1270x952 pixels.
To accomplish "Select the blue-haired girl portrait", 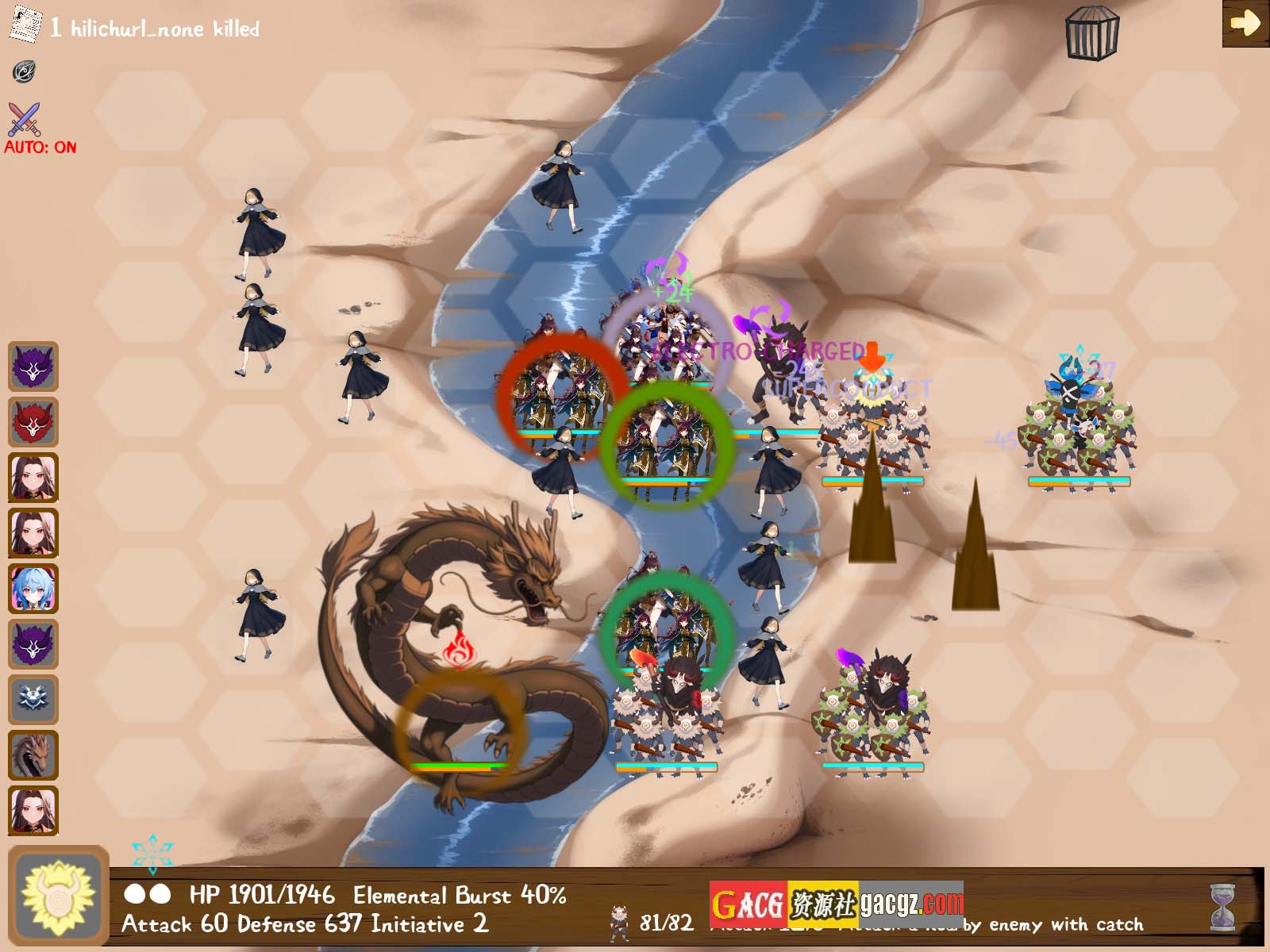I will [33, 589].
